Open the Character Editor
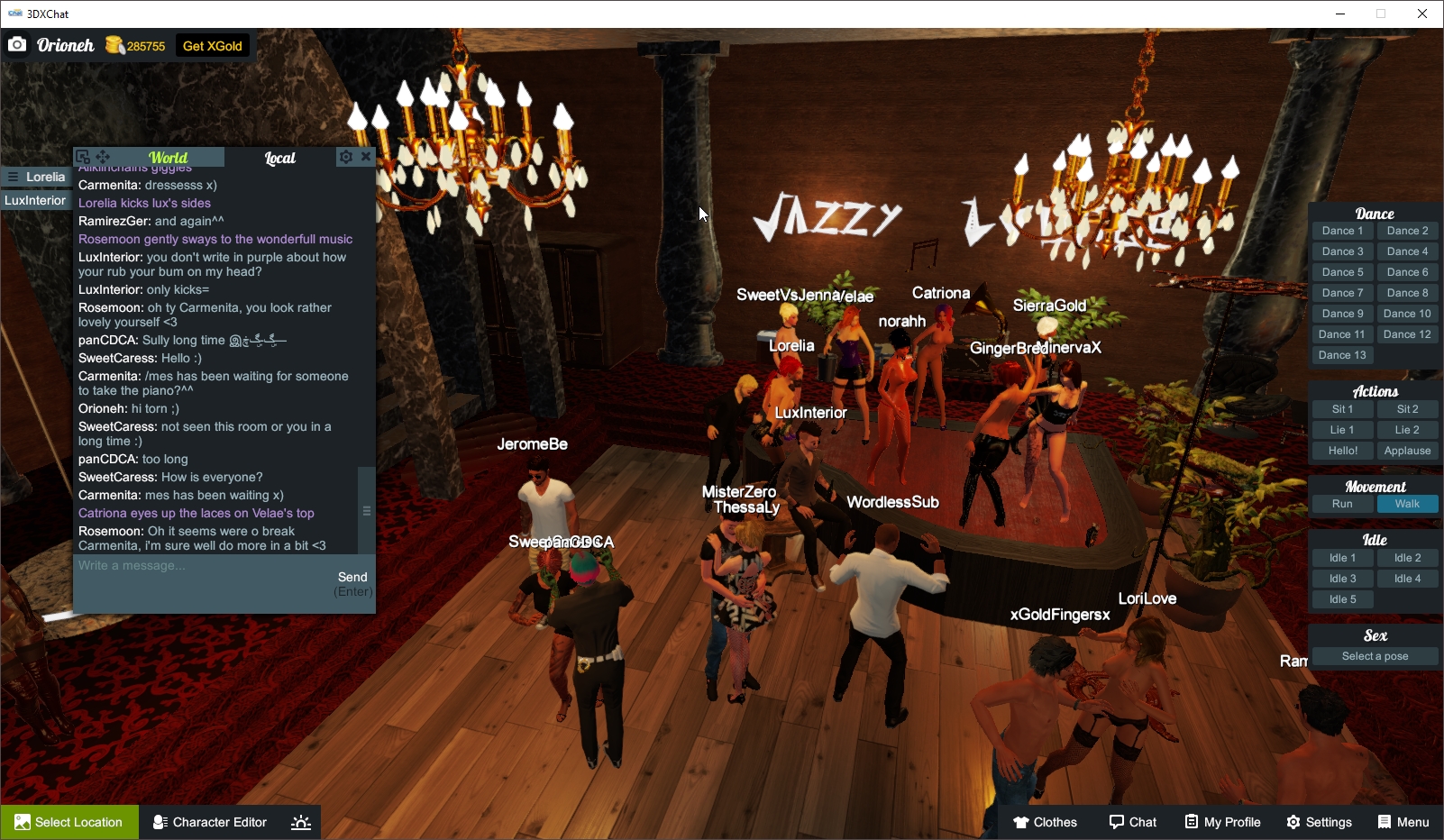Image resolution: width=1444 pixels, height=840 pixels. tap(209, 822)
